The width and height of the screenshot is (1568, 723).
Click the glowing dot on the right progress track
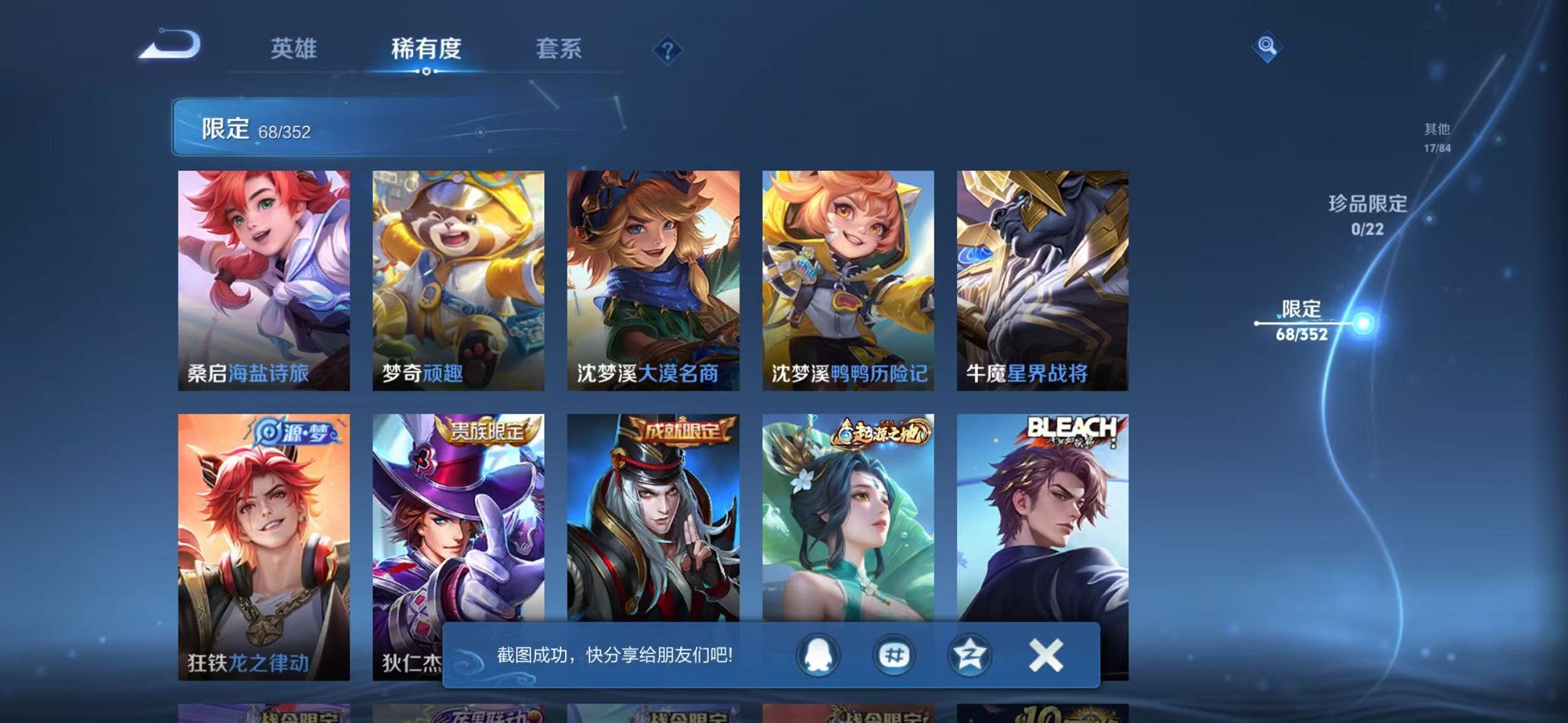point(1363,323)
